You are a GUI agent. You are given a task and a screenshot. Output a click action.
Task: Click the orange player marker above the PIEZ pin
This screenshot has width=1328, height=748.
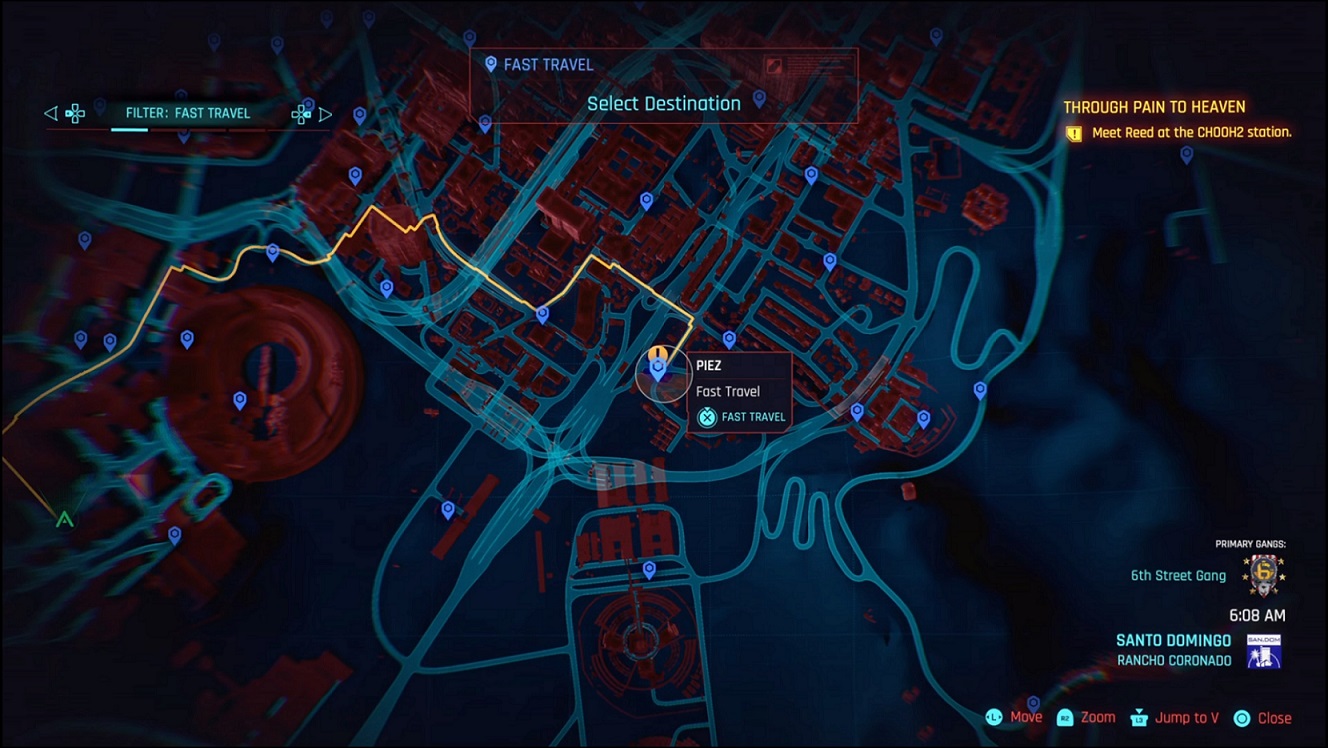pos(660,352)
